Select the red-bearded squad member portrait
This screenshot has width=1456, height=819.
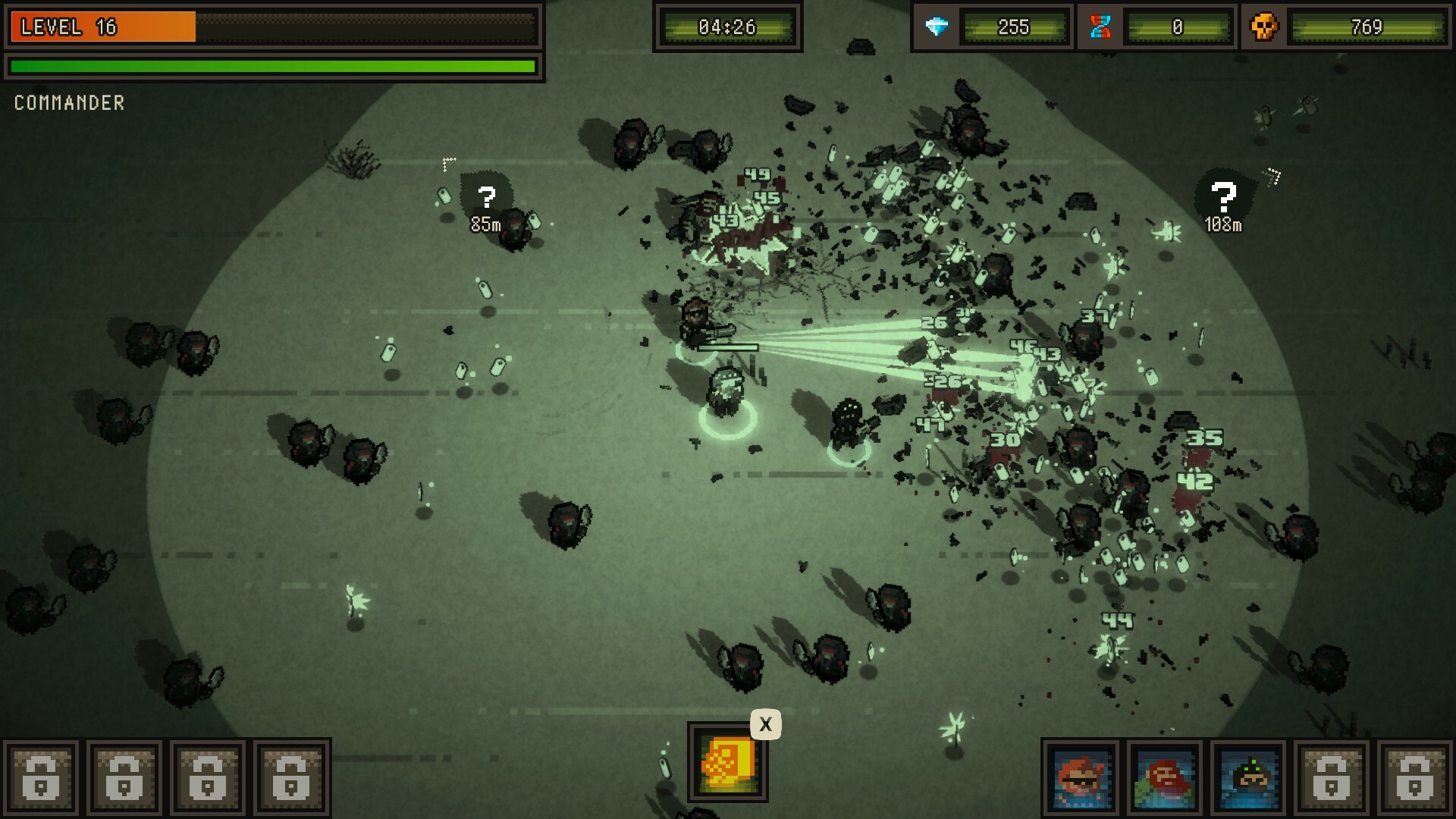tap(1165, 778)
